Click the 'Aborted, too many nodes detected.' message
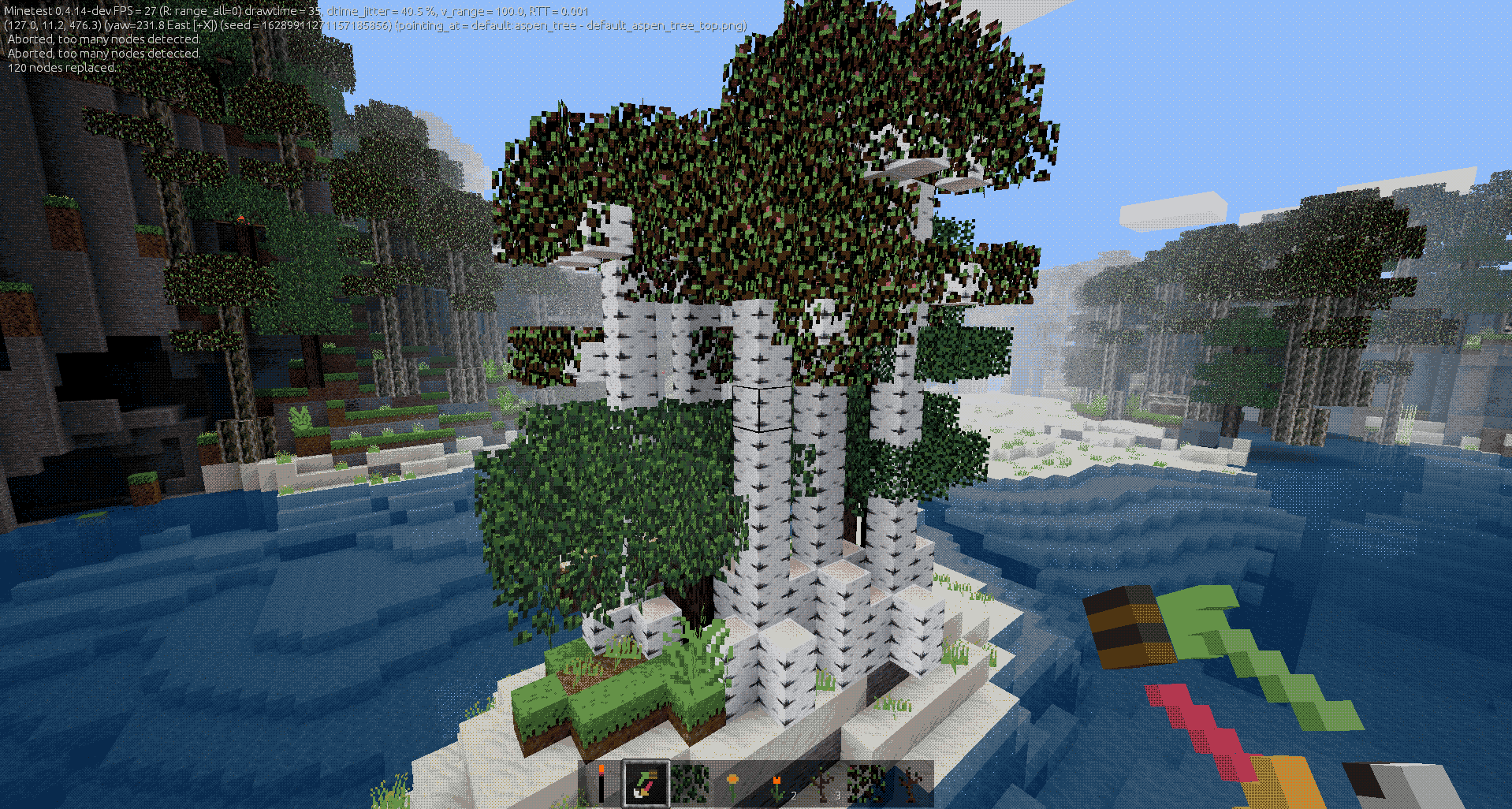1512x809 pixels. tap(102, 39)
